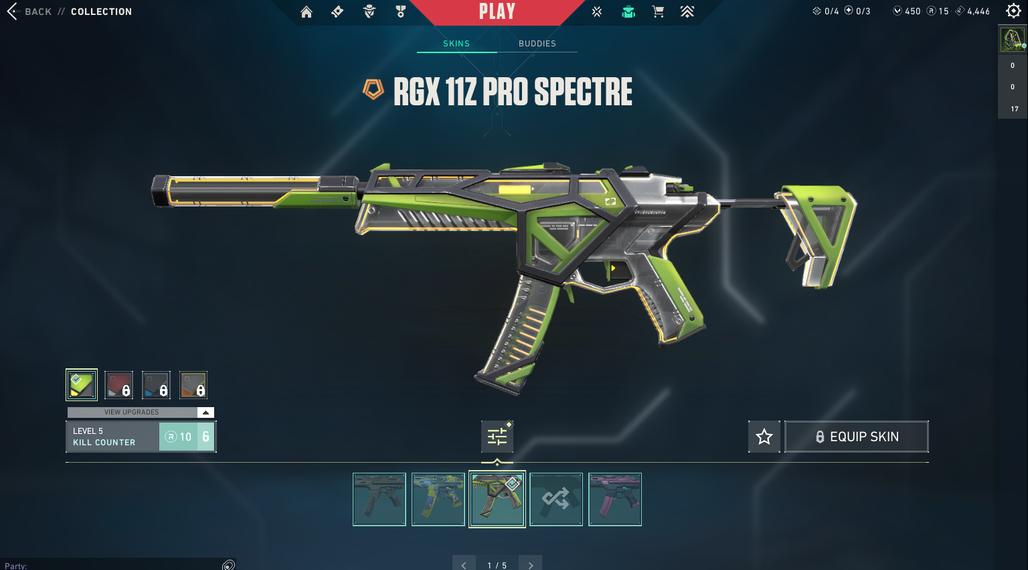Open the skin filter options
Image resolution: width=1028 pixels, height=570 pixels.
[x=497, y=436]
